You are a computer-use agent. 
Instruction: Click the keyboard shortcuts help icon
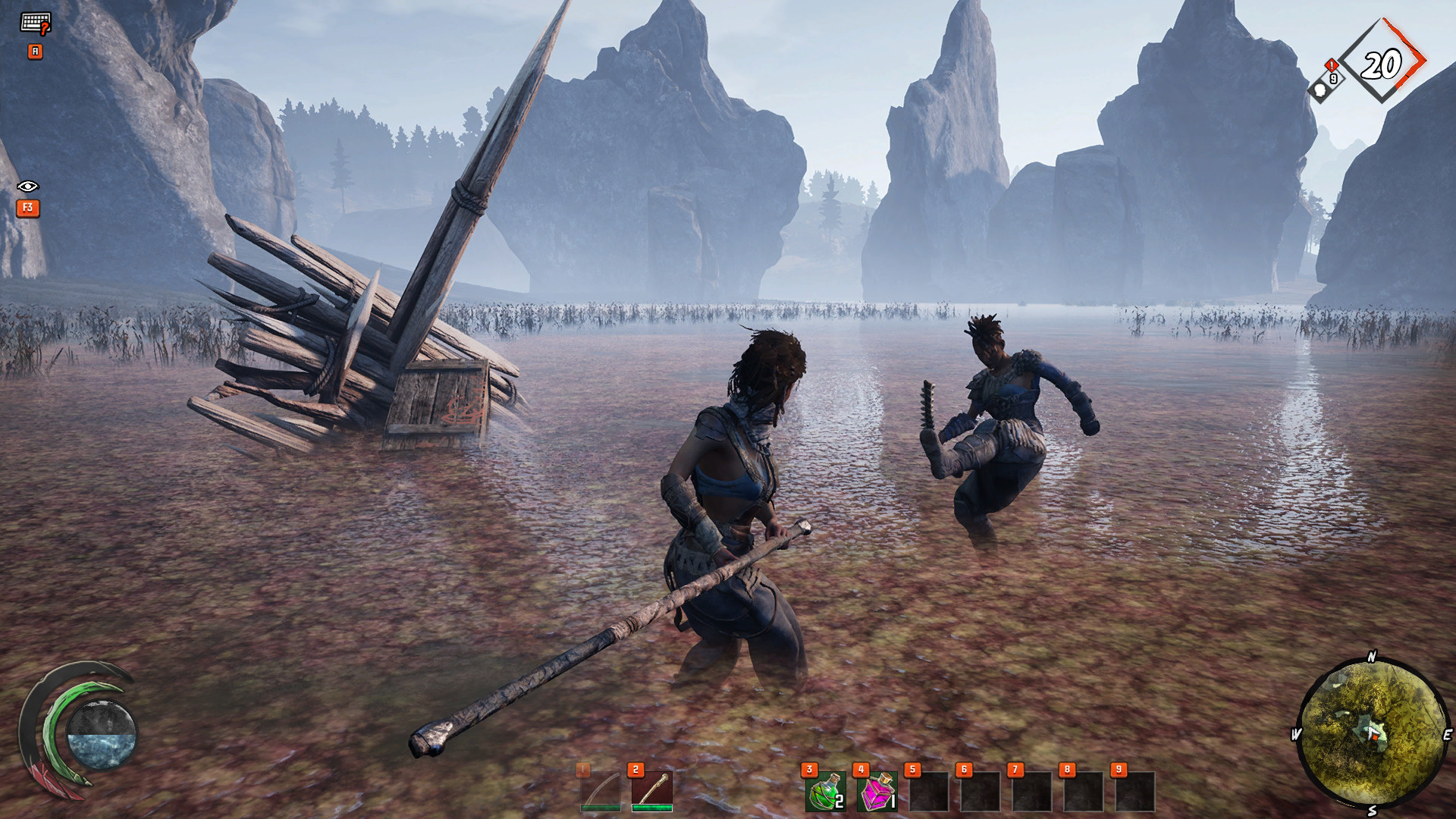click(36, 22)
